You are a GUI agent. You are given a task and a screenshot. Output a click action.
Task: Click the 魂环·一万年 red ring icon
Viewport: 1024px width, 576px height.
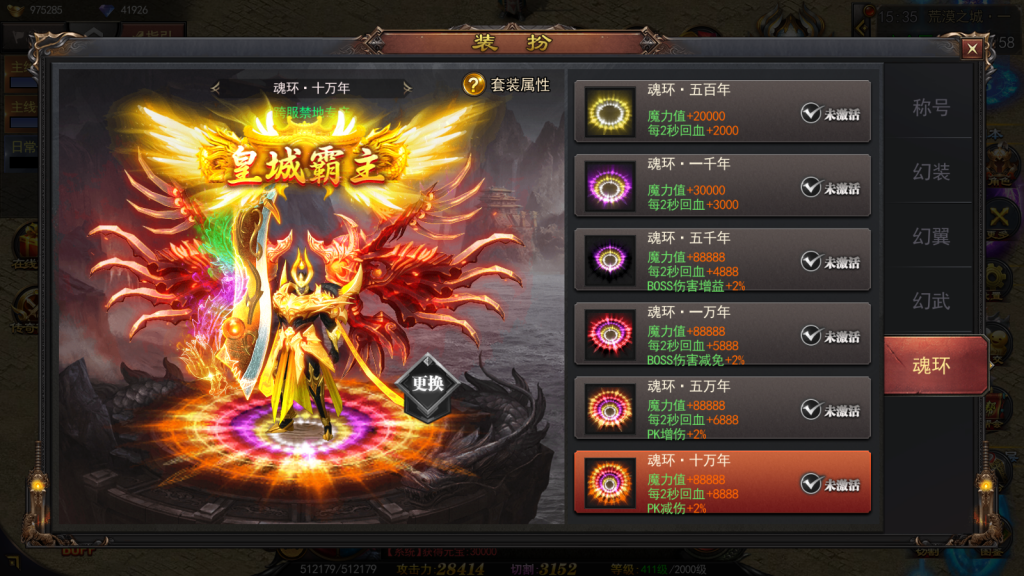click(x=610, y=335)
